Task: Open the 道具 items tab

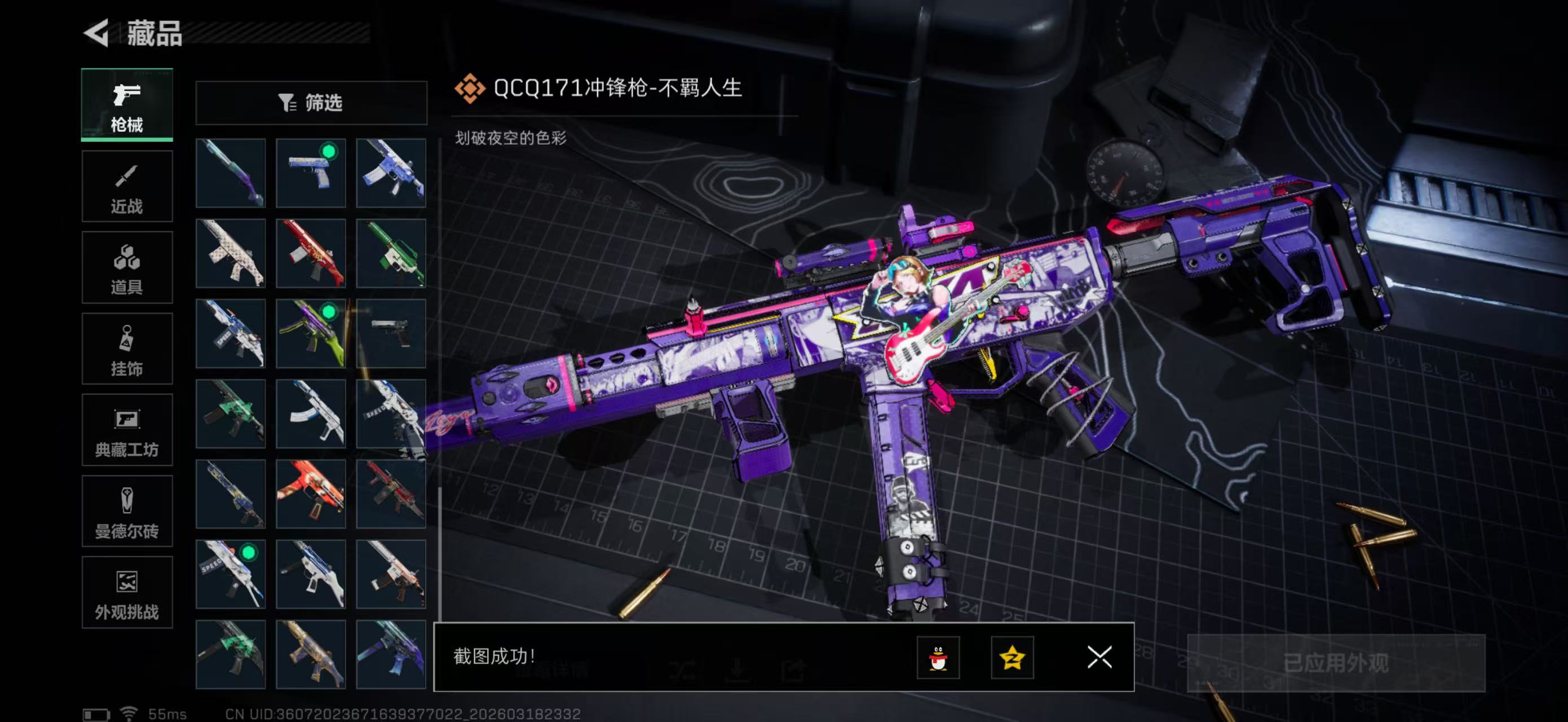Action: coord(127,268)
